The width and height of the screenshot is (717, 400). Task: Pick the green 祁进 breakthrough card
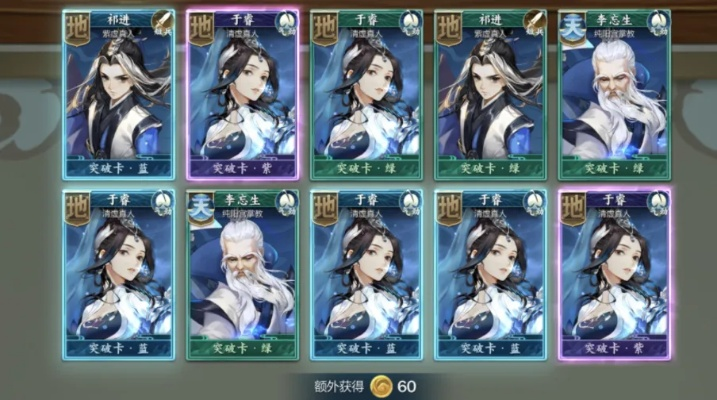coord(490,95)
